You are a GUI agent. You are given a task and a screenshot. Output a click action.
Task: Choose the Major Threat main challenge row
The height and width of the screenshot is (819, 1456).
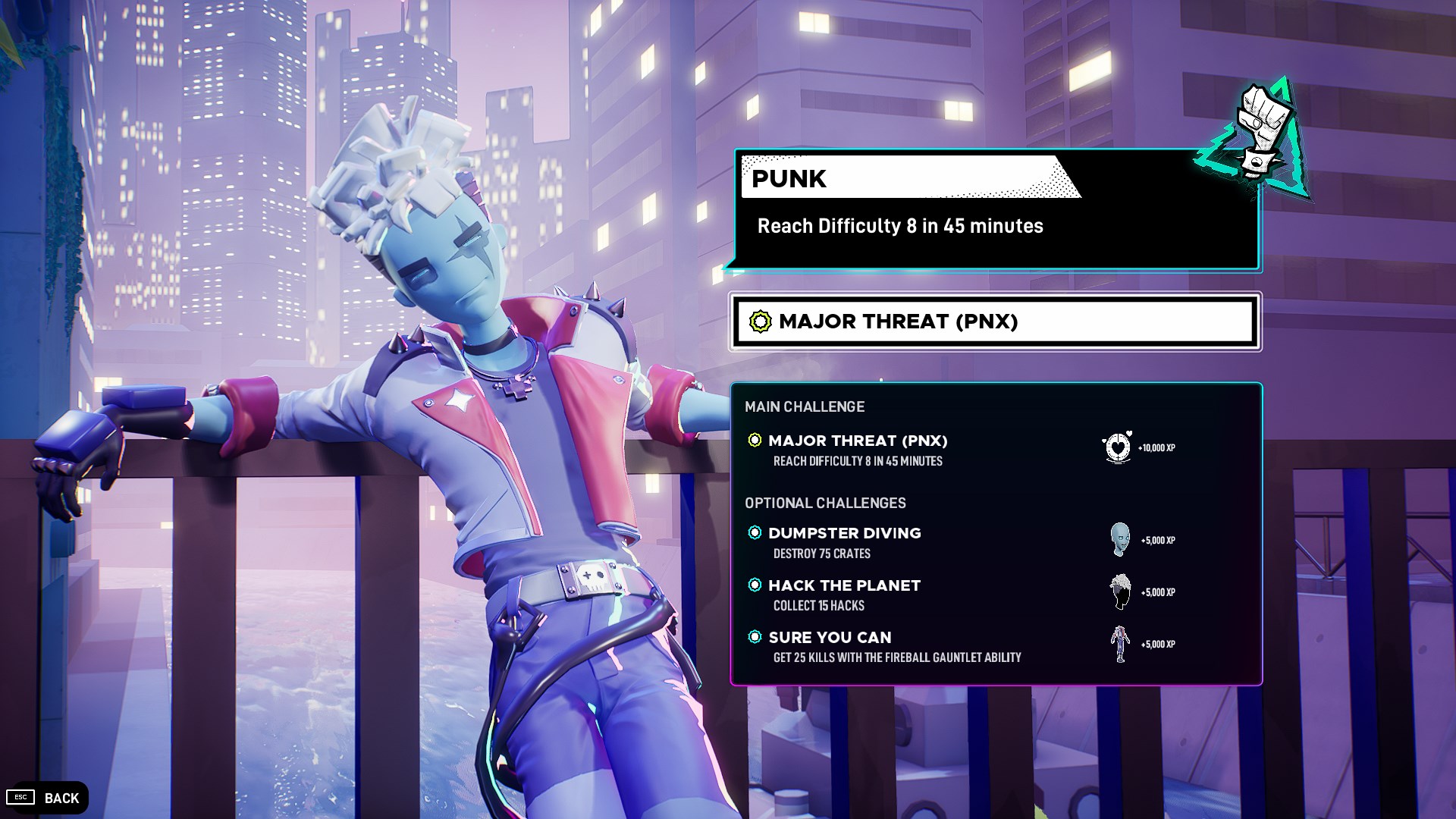pyautogui.click(x=858, y=449)
